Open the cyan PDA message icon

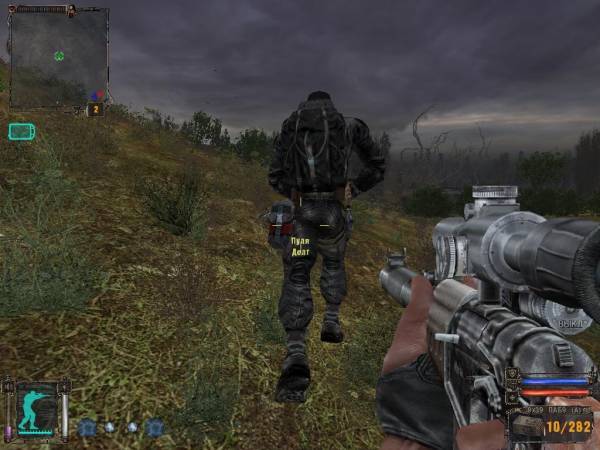tap(21, 131)
